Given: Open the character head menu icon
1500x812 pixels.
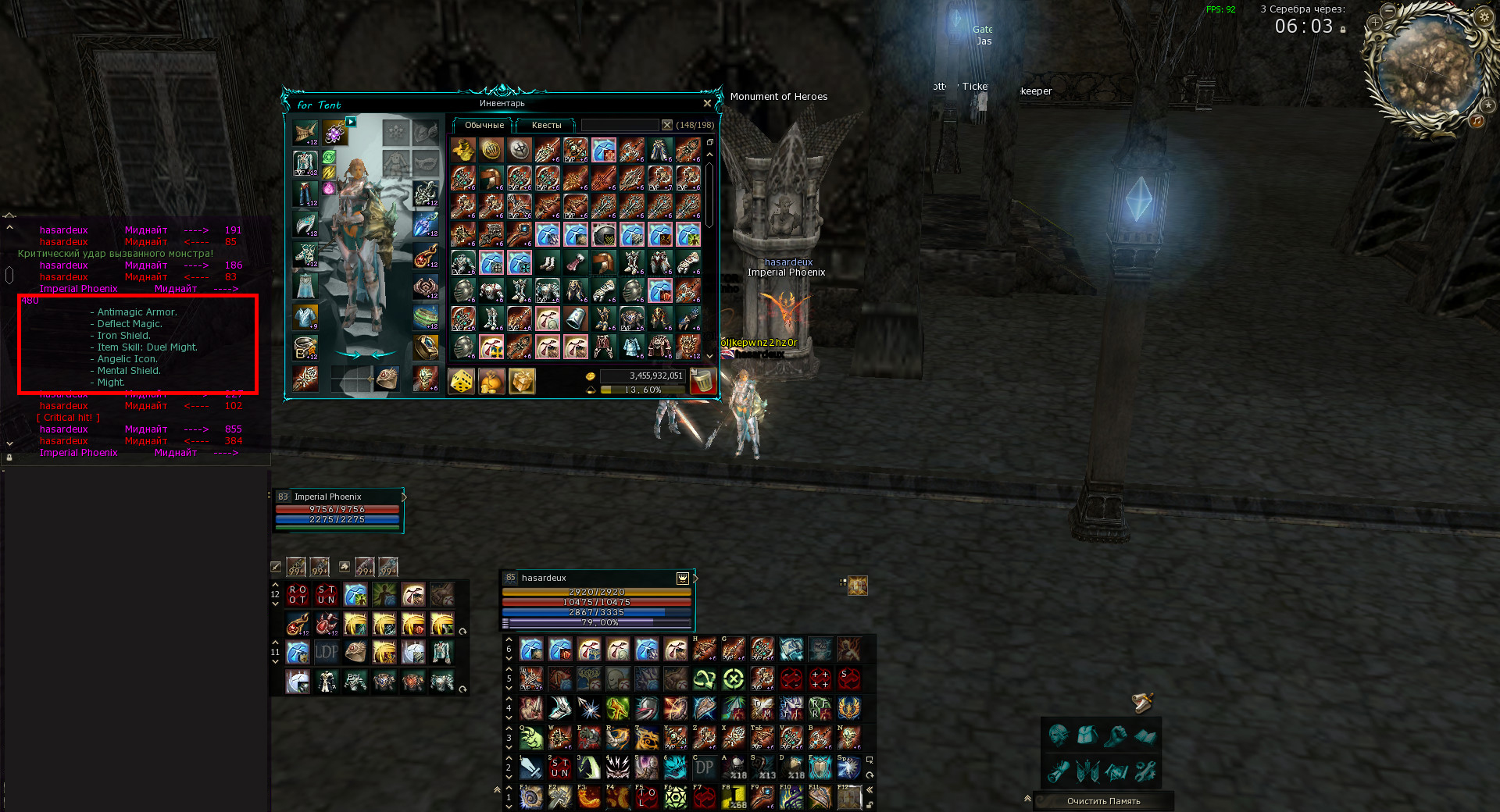Looking at the screenshot, I should click(x=1059, y=735).
